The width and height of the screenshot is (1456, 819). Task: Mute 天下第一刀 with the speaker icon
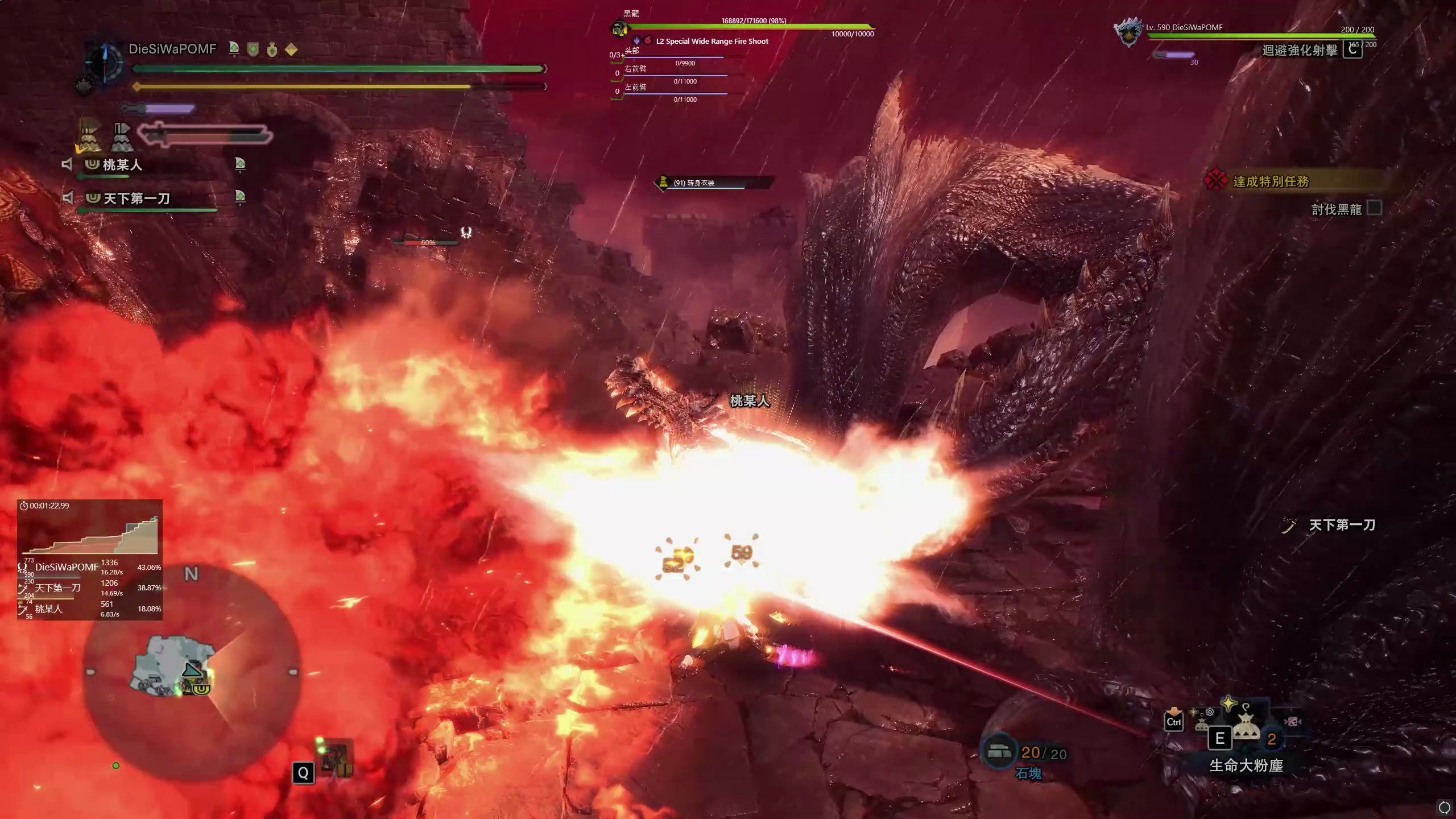(67, 198)
